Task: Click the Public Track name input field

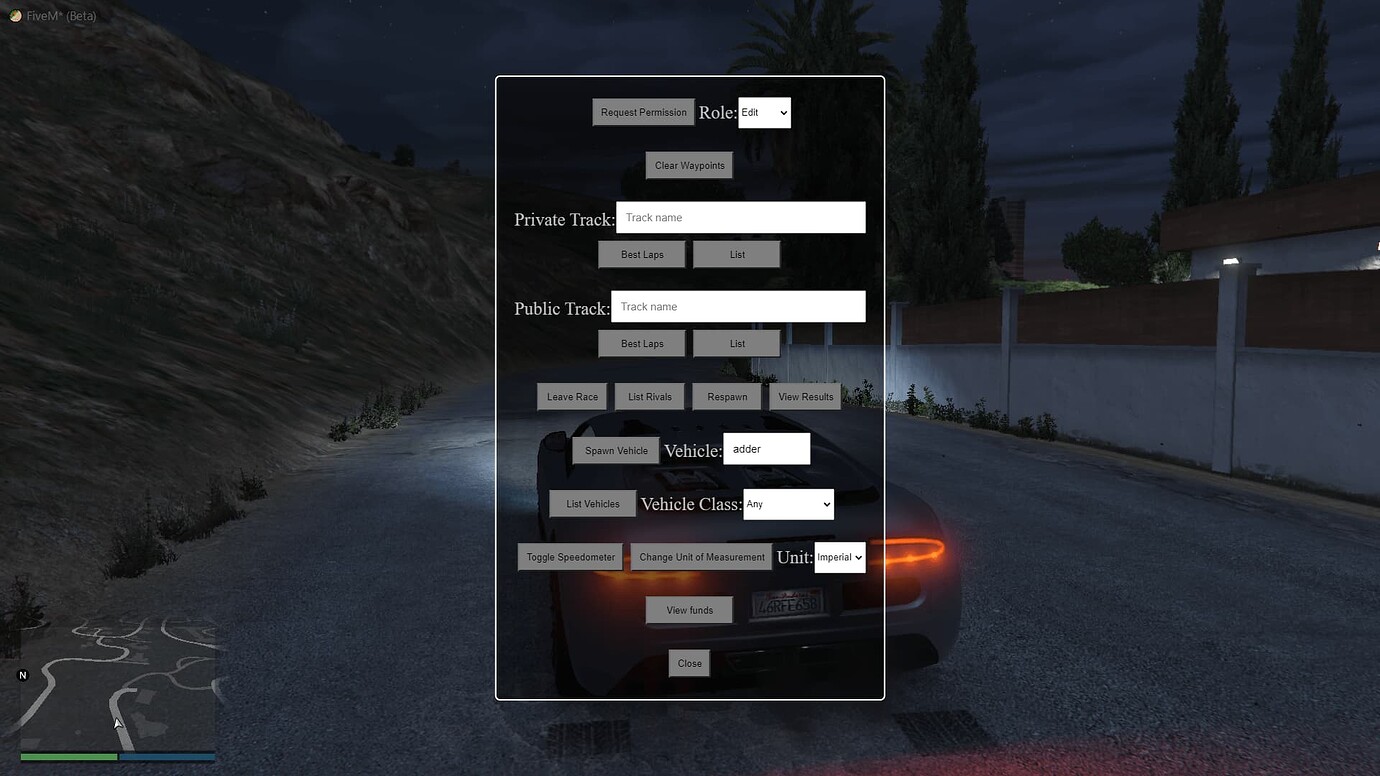Action: click(738, 306)
